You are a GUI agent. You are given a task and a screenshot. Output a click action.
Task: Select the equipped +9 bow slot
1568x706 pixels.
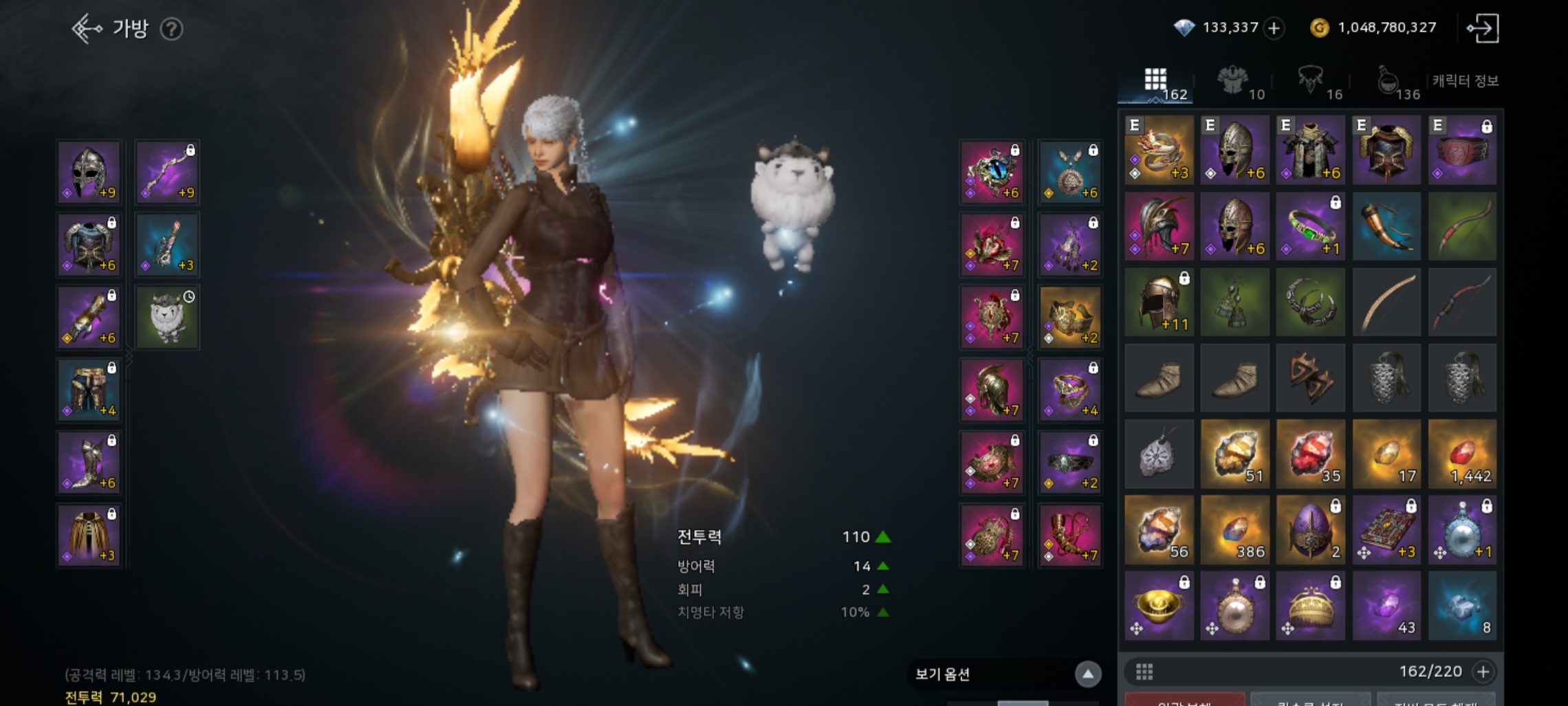167,173
